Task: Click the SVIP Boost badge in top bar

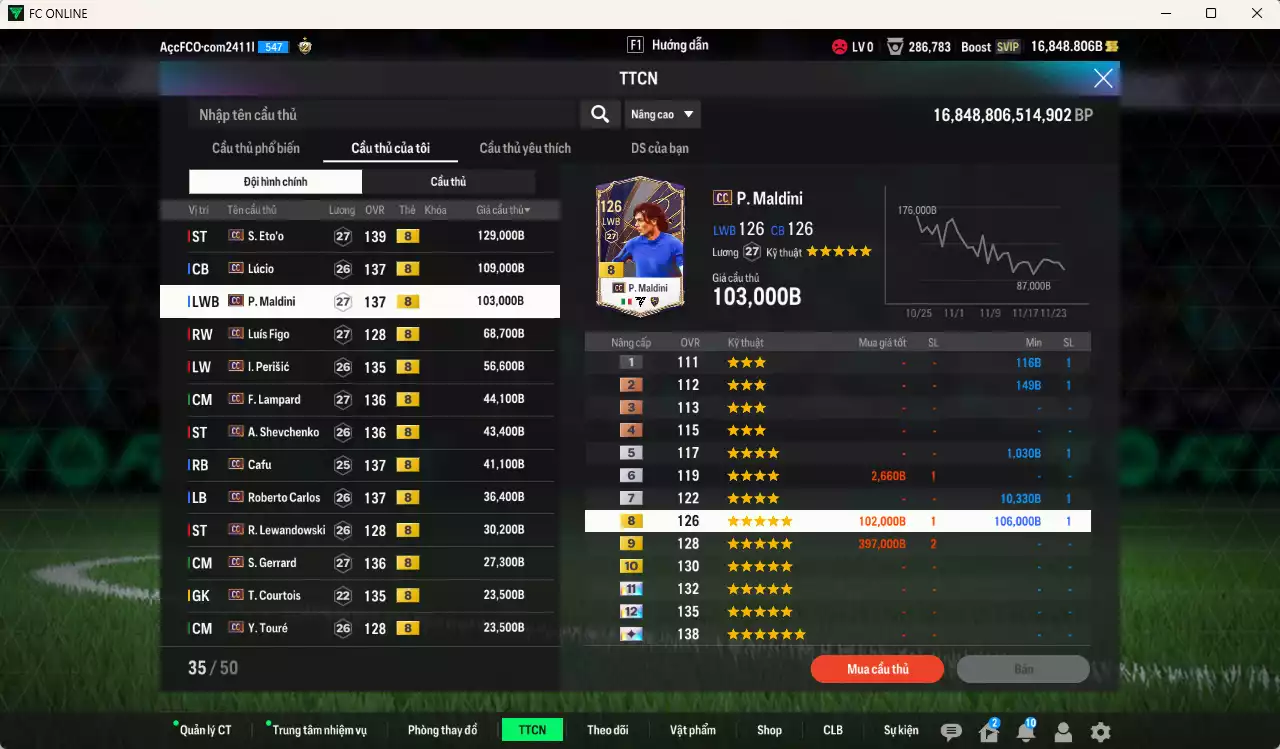Action: pyautogui.click(x=1007, y=46)
